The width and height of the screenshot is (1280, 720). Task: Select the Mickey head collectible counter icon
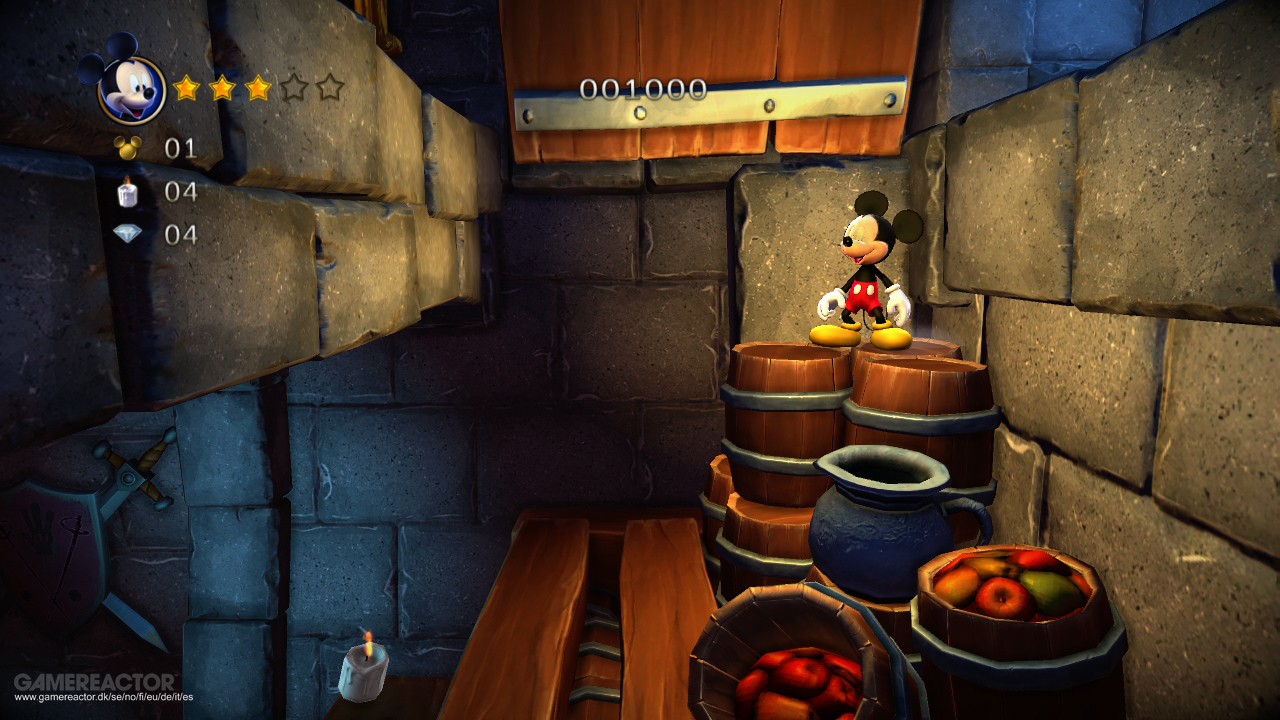125,148
